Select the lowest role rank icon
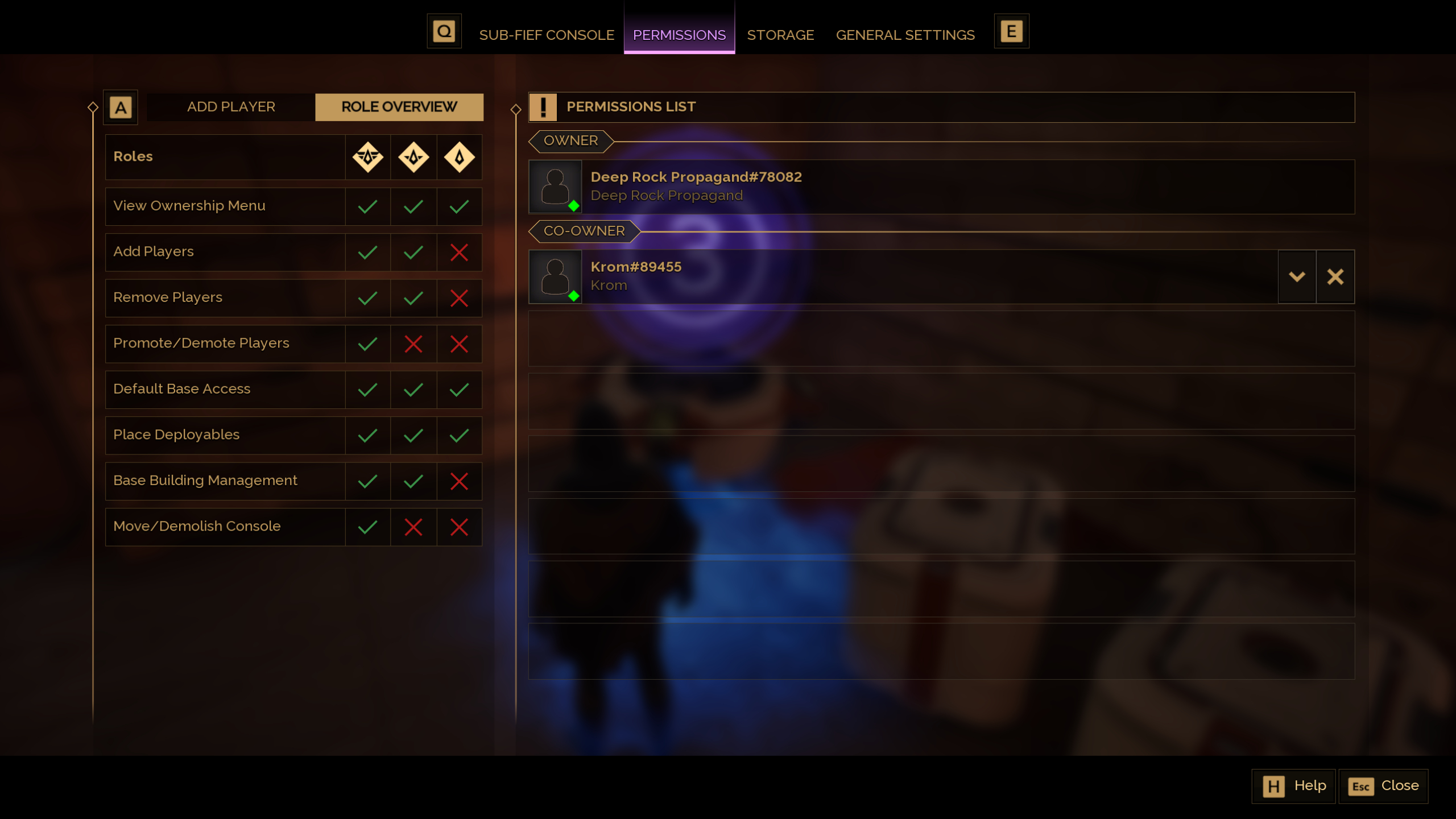The width and height of the screenshot is (1456, 819). 458,157
